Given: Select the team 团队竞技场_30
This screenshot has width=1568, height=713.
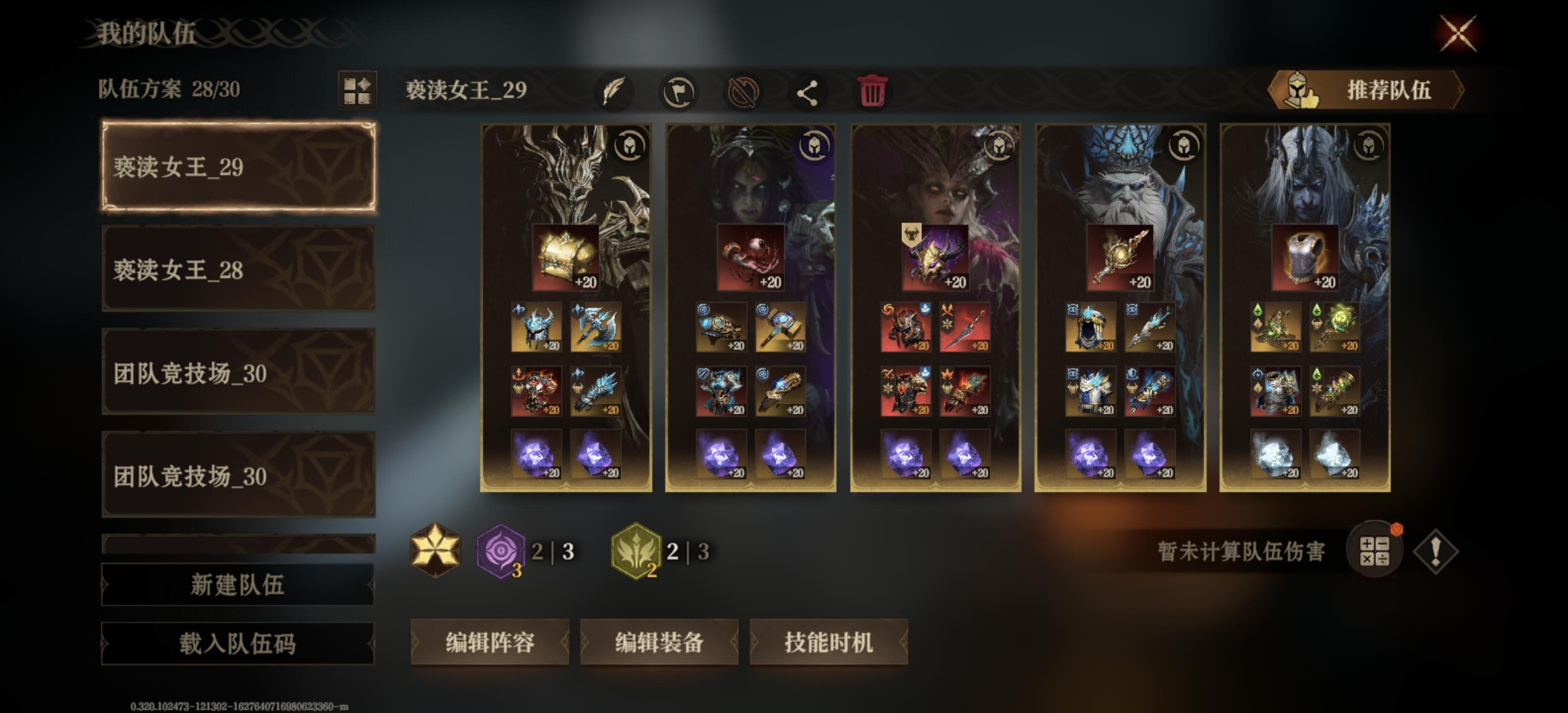Looking at the screenshot, I should tap(238, 377).
